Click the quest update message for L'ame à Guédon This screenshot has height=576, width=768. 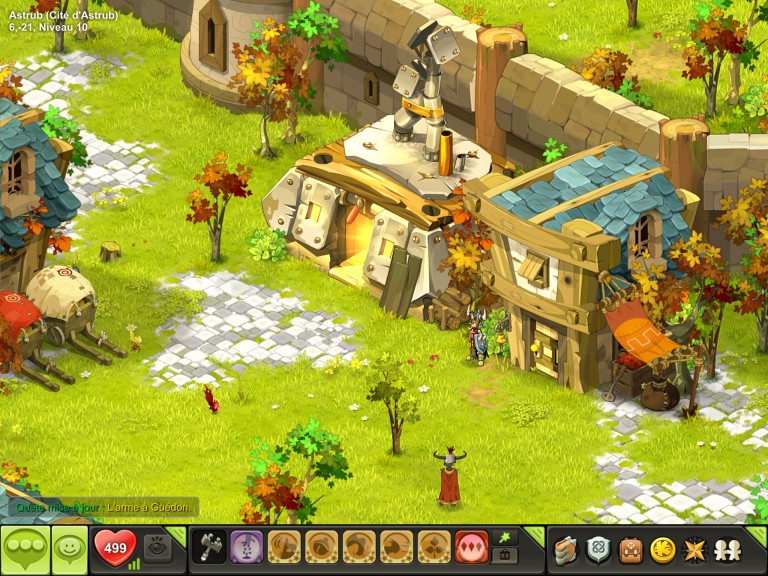(100, 508)
